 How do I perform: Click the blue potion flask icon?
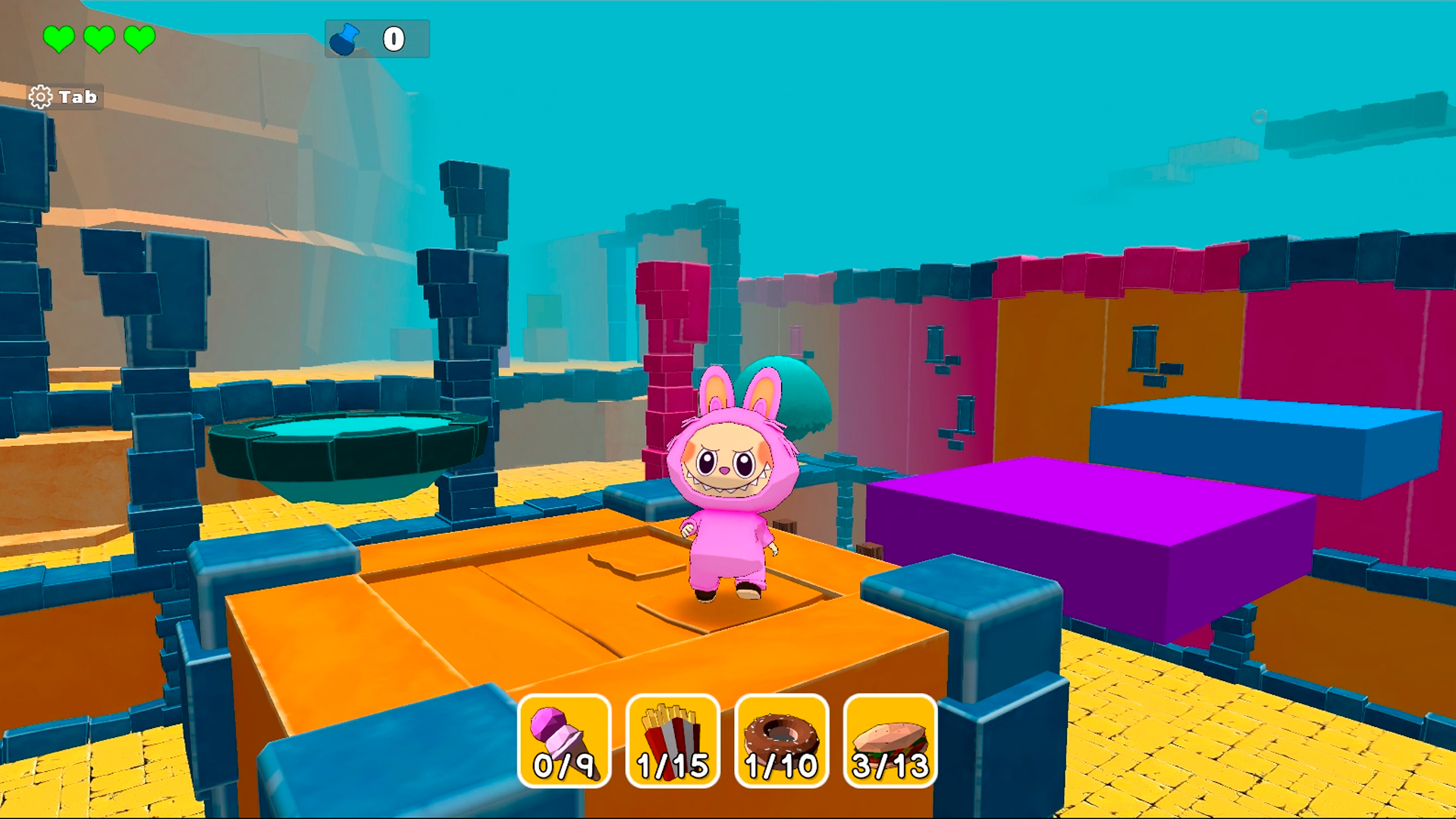click(x=345, y=38)
